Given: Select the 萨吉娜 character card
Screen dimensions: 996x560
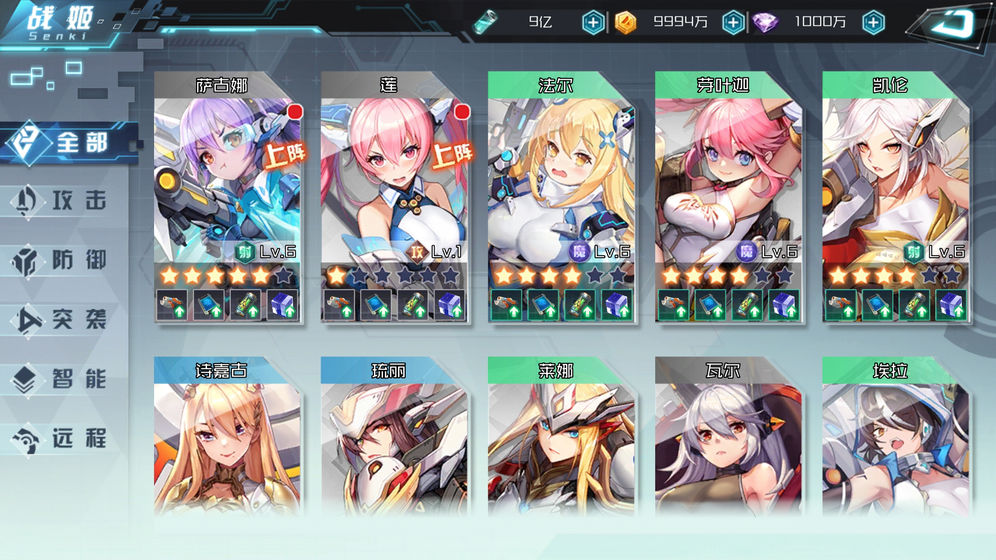Looking at the screenshot, I should (x=227, y=180).
